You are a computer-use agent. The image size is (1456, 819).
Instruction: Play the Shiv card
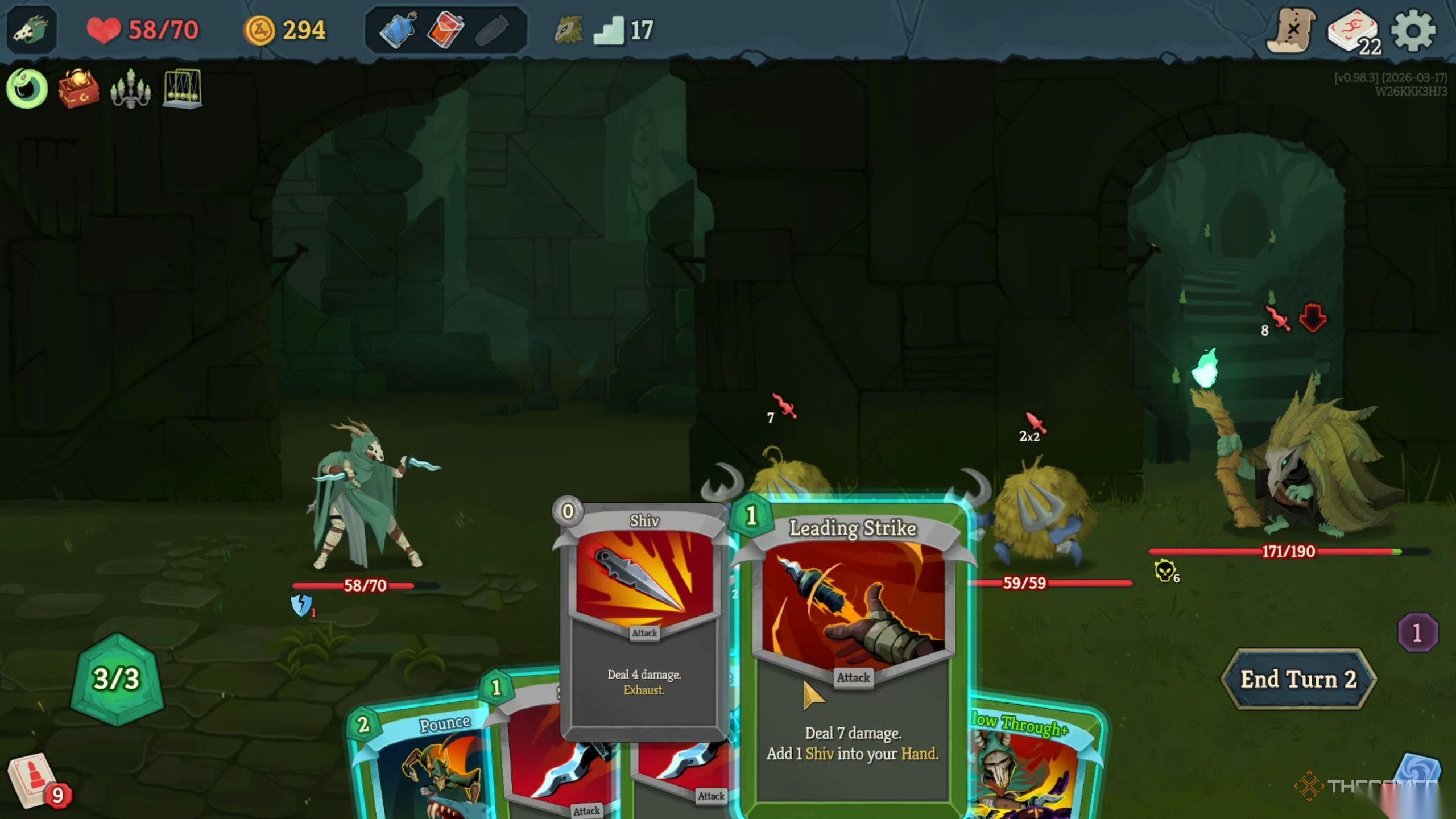(644, 620)
